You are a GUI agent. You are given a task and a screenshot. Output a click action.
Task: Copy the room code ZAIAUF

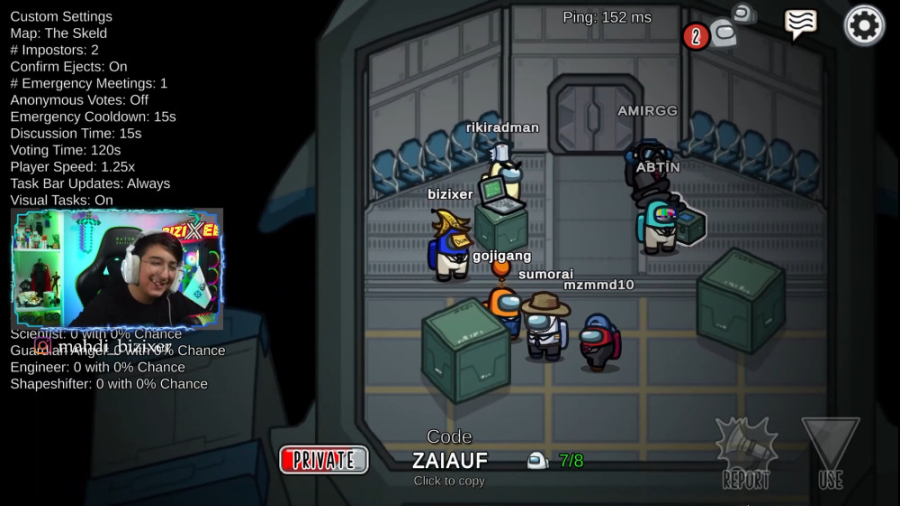tap(450, 460)
